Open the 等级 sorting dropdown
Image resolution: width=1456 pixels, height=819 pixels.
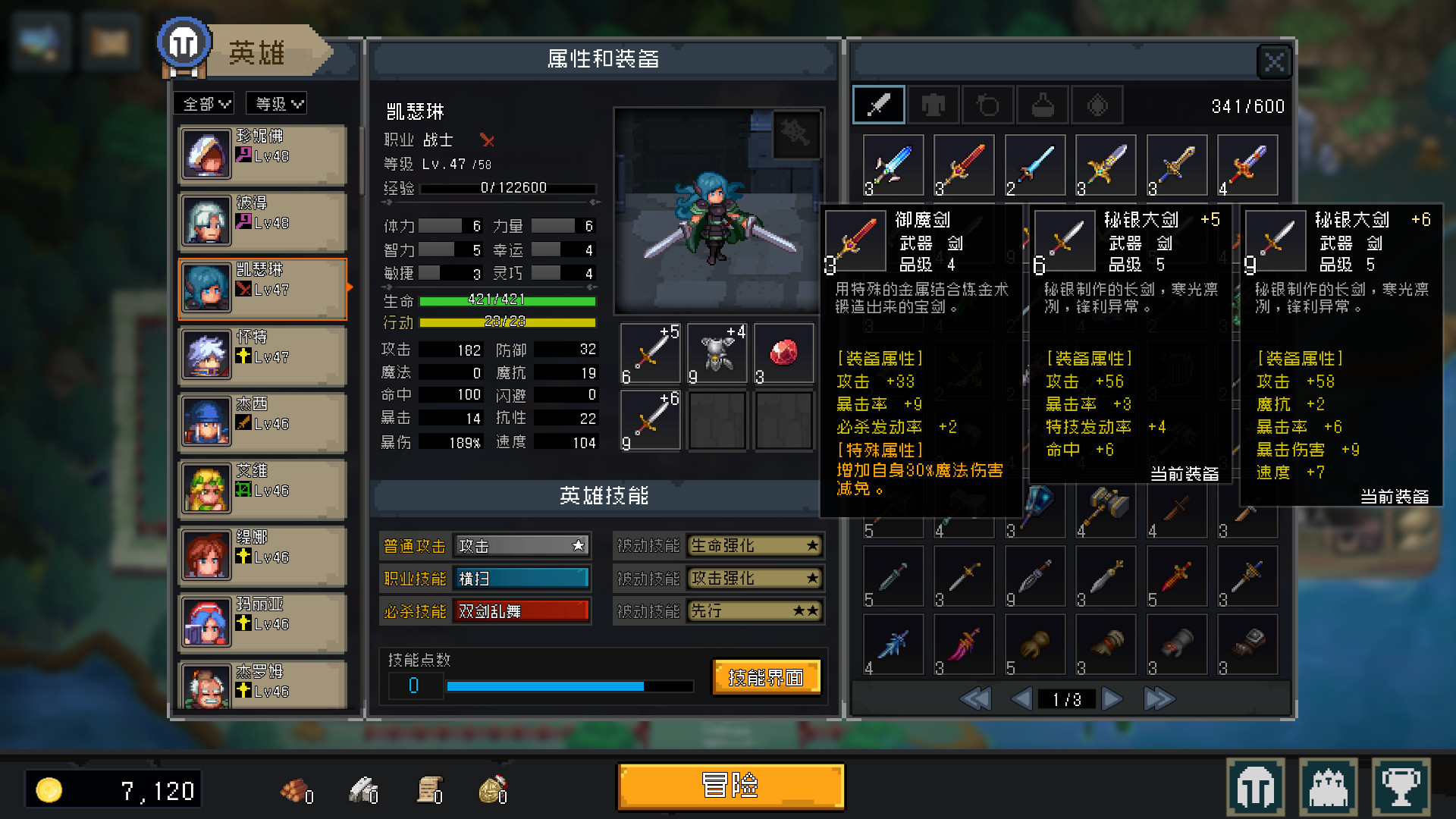click(276, 103)
